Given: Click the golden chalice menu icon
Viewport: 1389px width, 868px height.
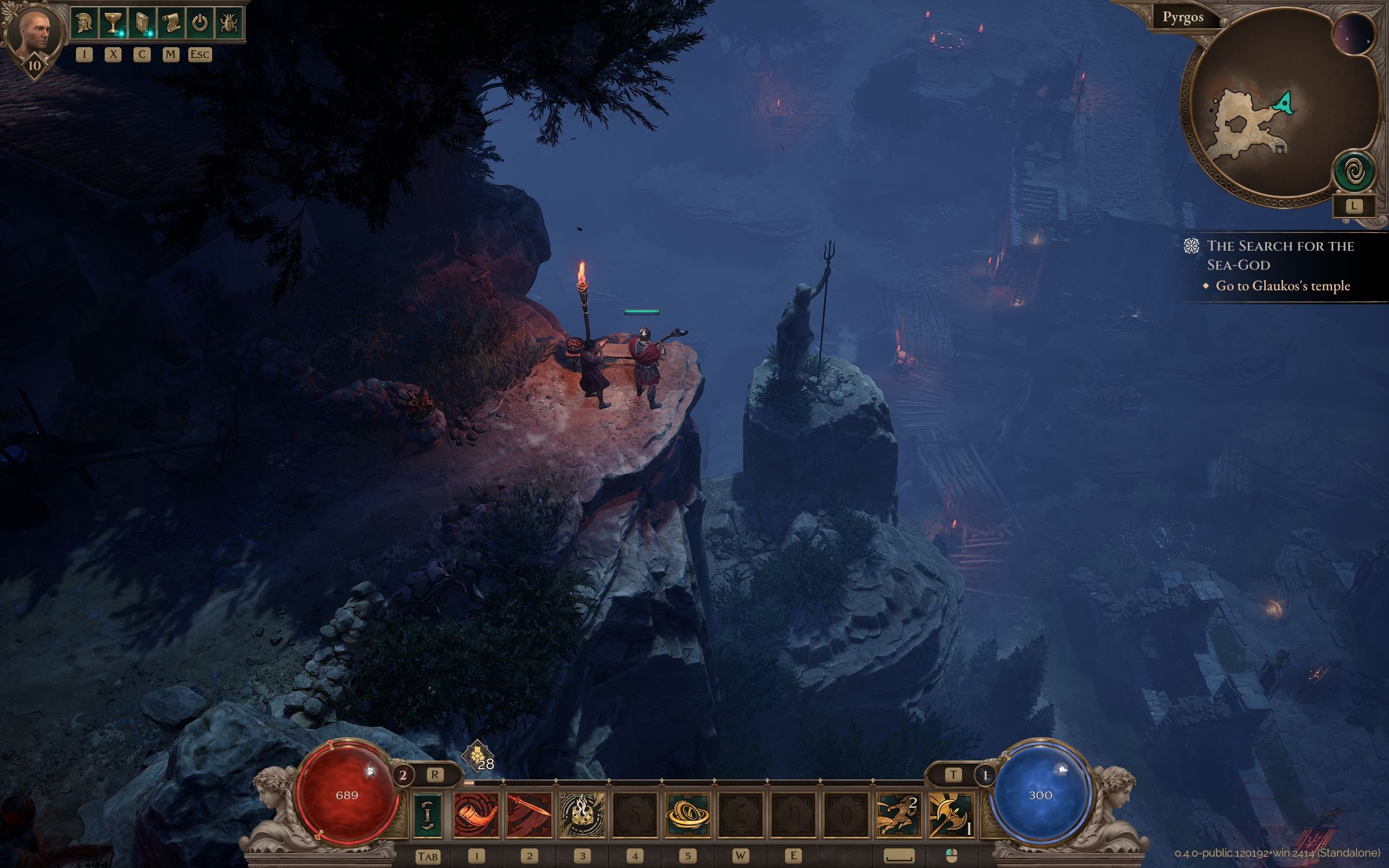Looking at the screenshot, I should click(113, 23).
